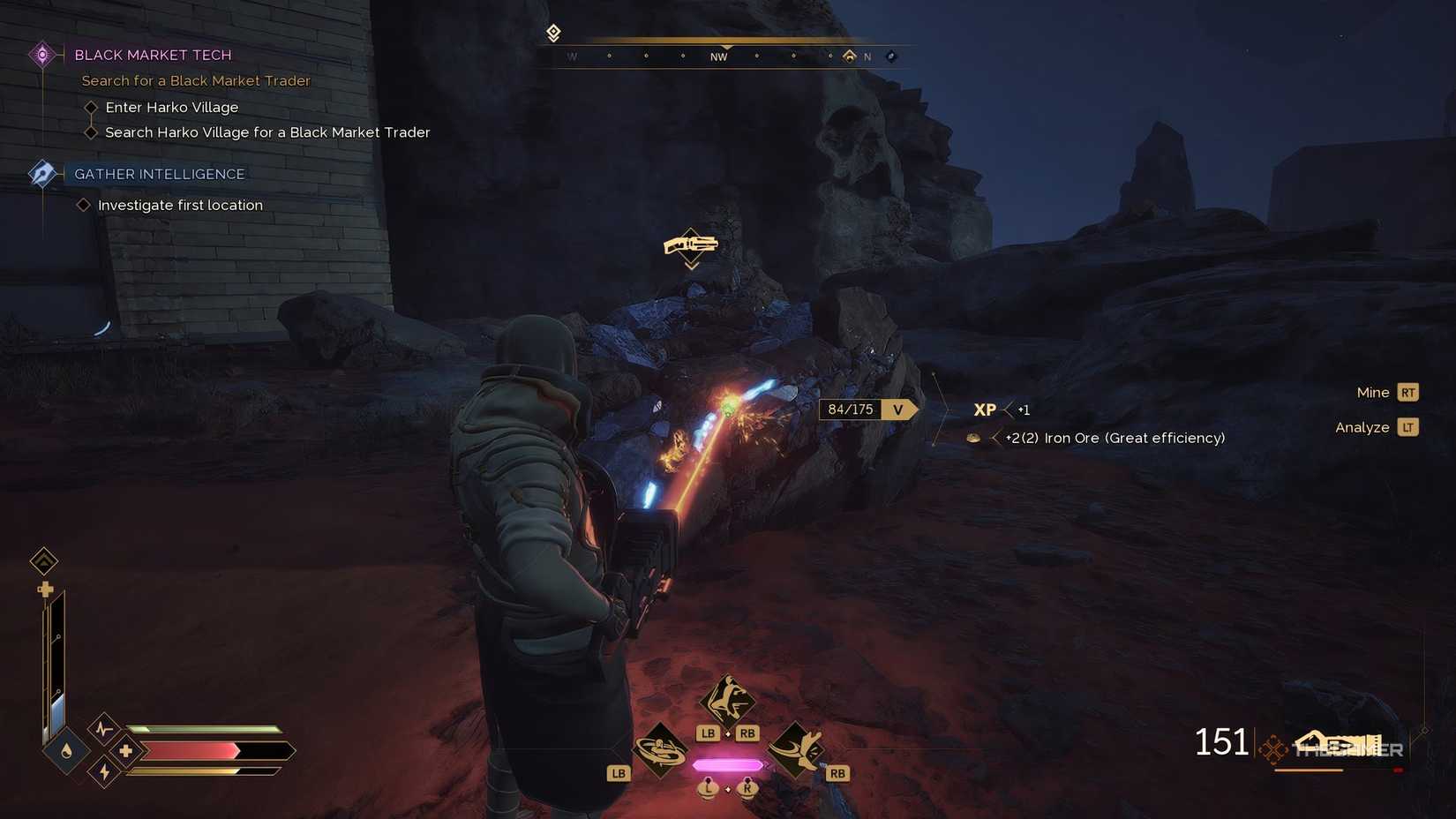Screen dimensions: 1456x819
Task: Click the Analyze LT prompt
Action: coord(1375,427)
